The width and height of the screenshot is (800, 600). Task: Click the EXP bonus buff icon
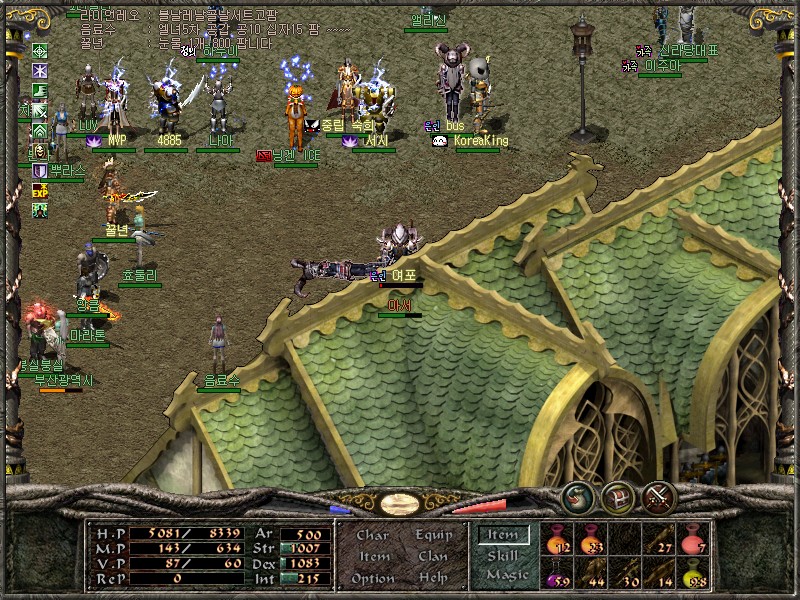coord(40,190)
